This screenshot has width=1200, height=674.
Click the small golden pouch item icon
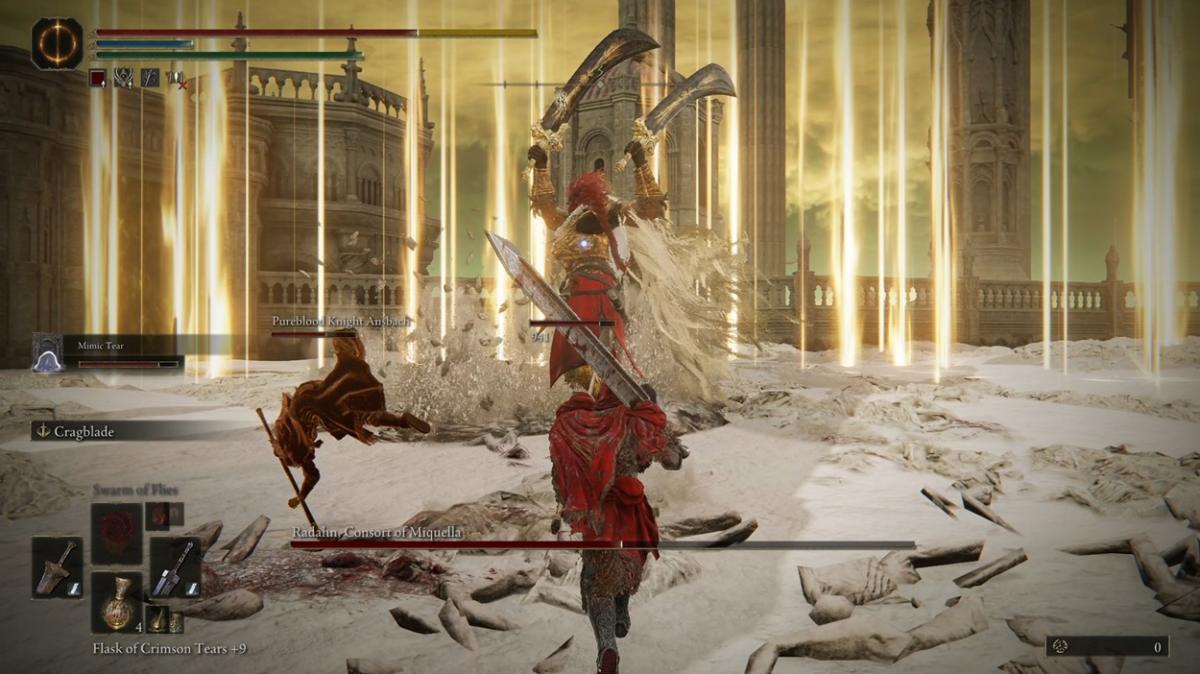pos(157,619)
